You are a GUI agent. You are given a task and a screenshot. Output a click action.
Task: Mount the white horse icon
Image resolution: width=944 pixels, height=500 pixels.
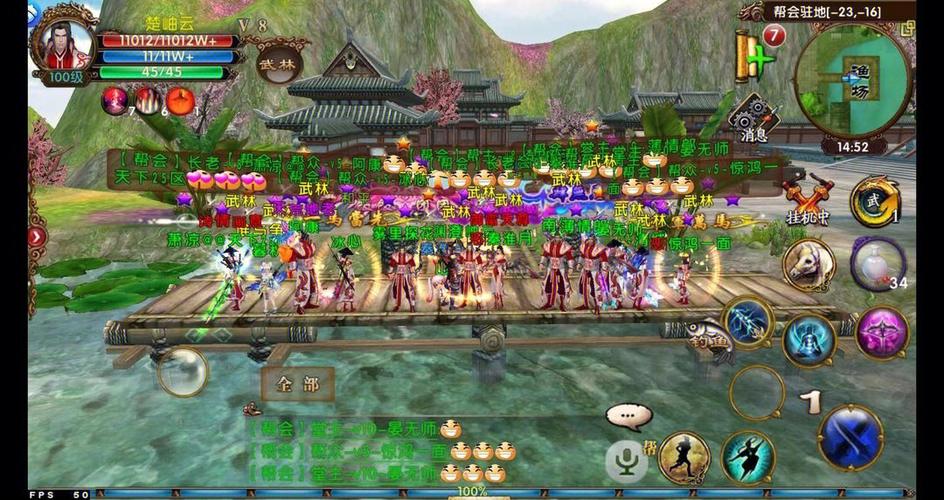[808, 264]
